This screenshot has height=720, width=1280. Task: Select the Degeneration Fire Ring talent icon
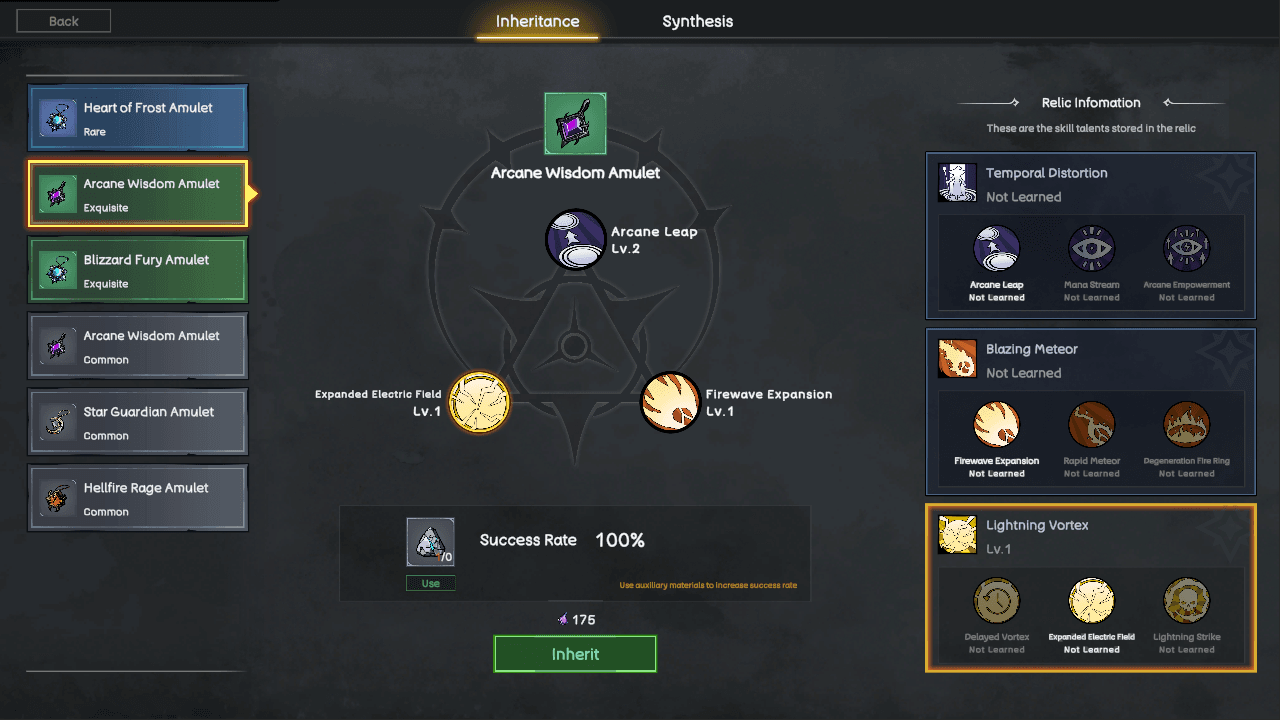(x=1186, y=424)
